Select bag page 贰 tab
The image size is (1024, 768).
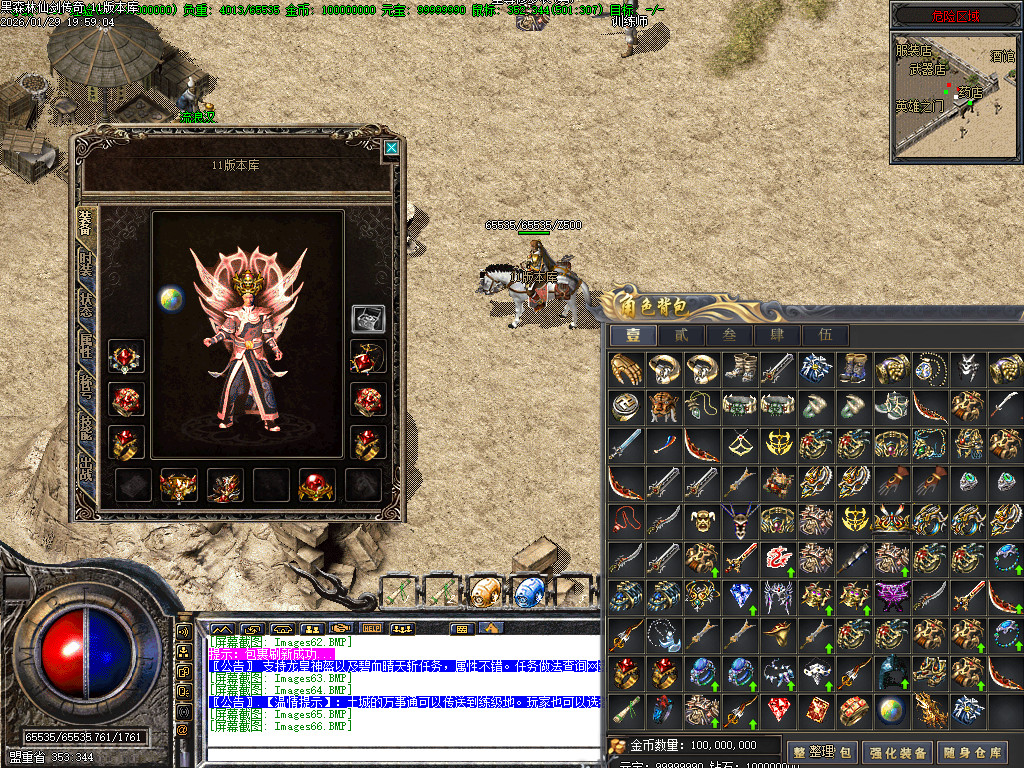(x=681, y=335)
